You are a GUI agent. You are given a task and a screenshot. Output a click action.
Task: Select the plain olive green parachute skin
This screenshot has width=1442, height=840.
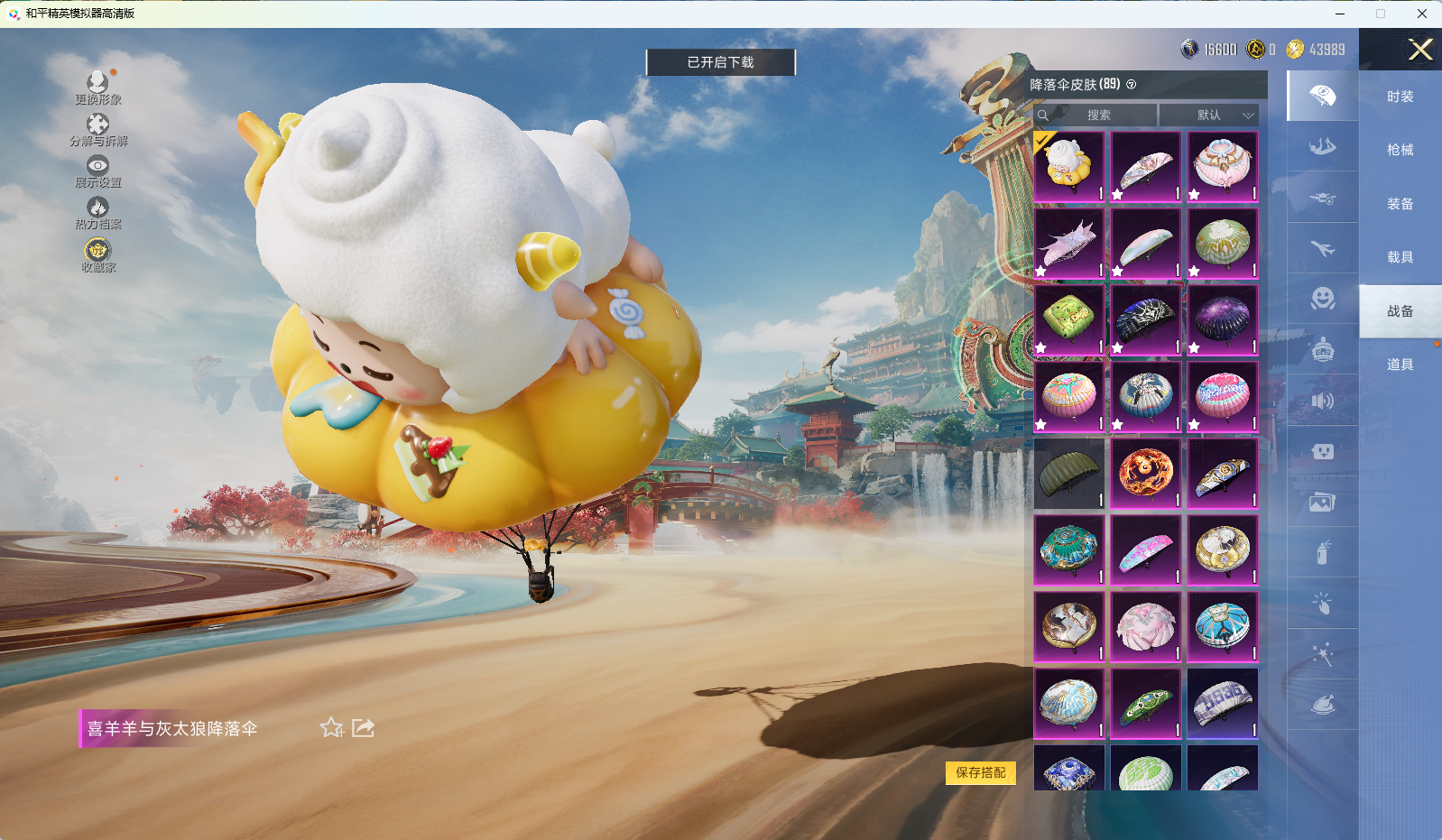(1068, 474)
